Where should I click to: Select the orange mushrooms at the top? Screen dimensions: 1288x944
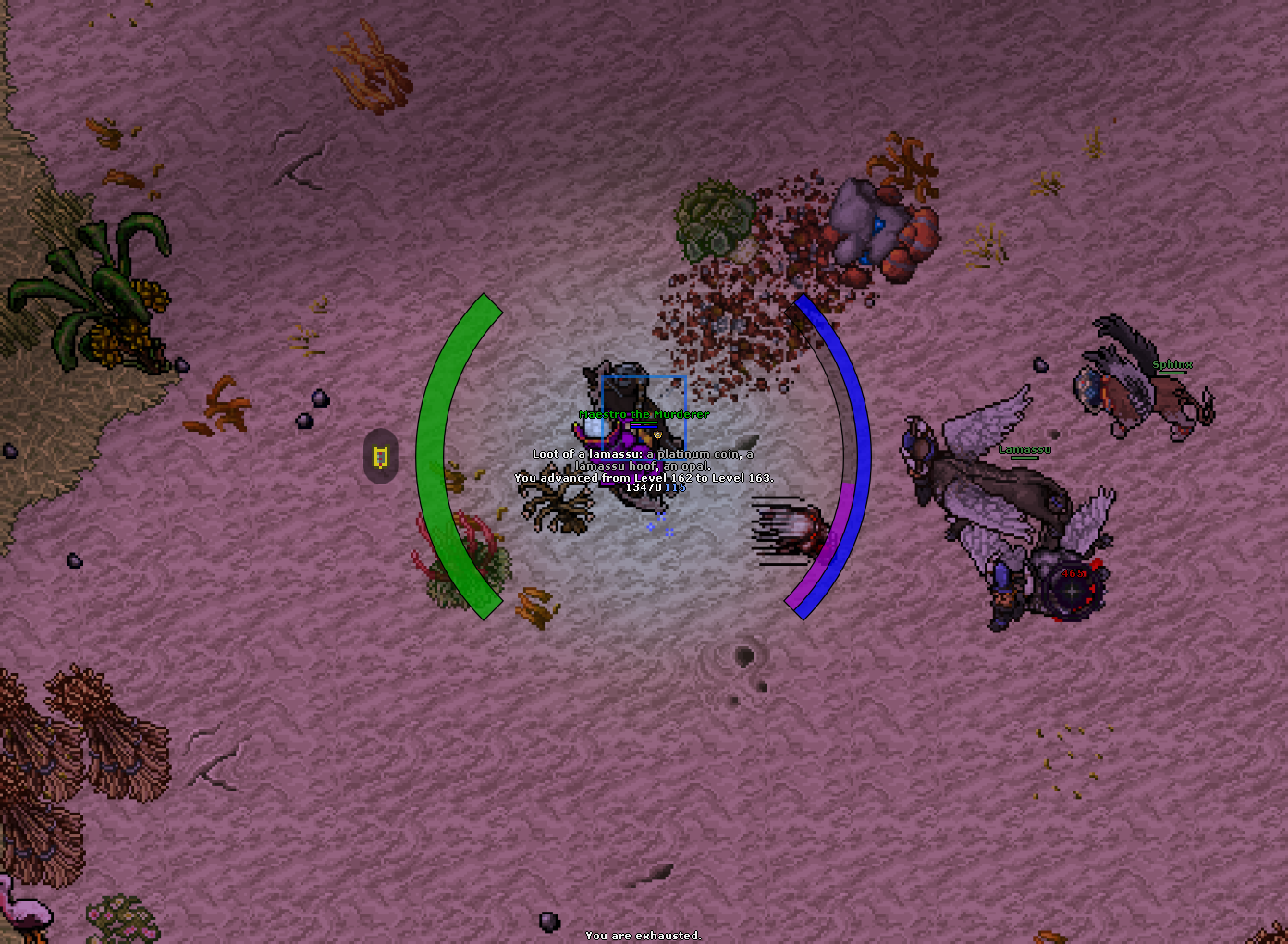pos(365,60)
